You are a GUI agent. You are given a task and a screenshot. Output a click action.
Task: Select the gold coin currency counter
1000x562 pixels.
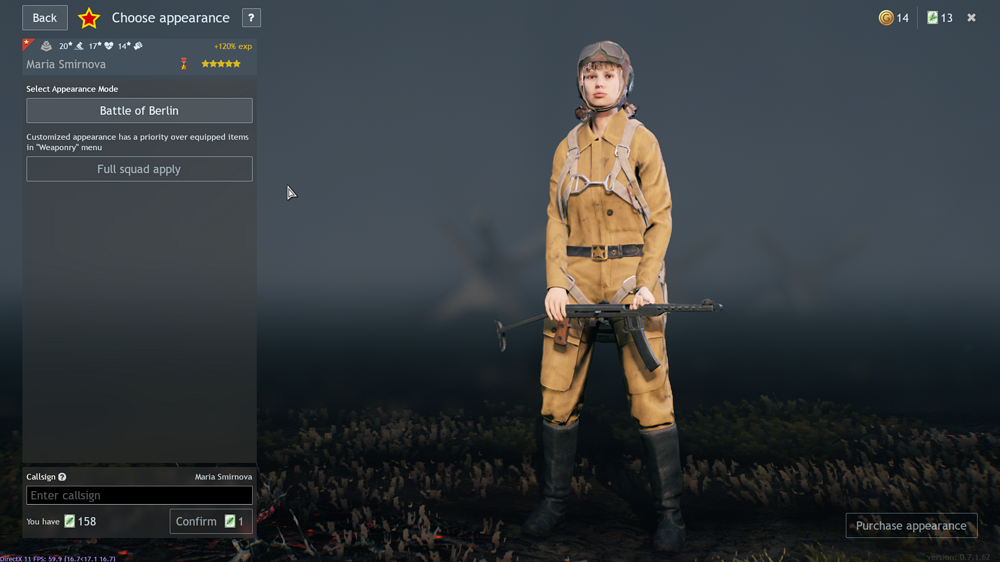(x=893, y=18)
